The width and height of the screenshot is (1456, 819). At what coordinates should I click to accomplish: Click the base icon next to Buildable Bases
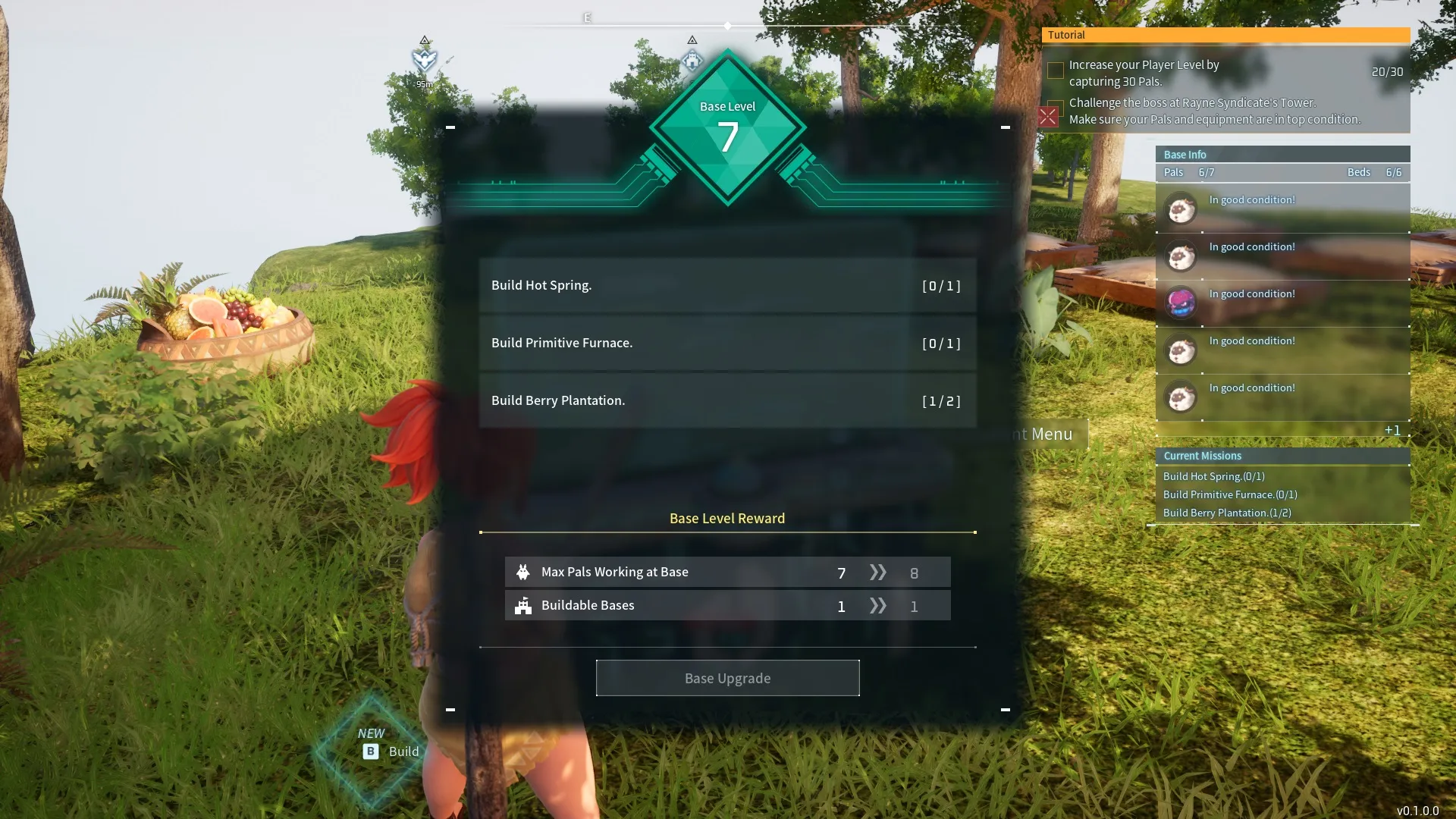pos(523,605)
